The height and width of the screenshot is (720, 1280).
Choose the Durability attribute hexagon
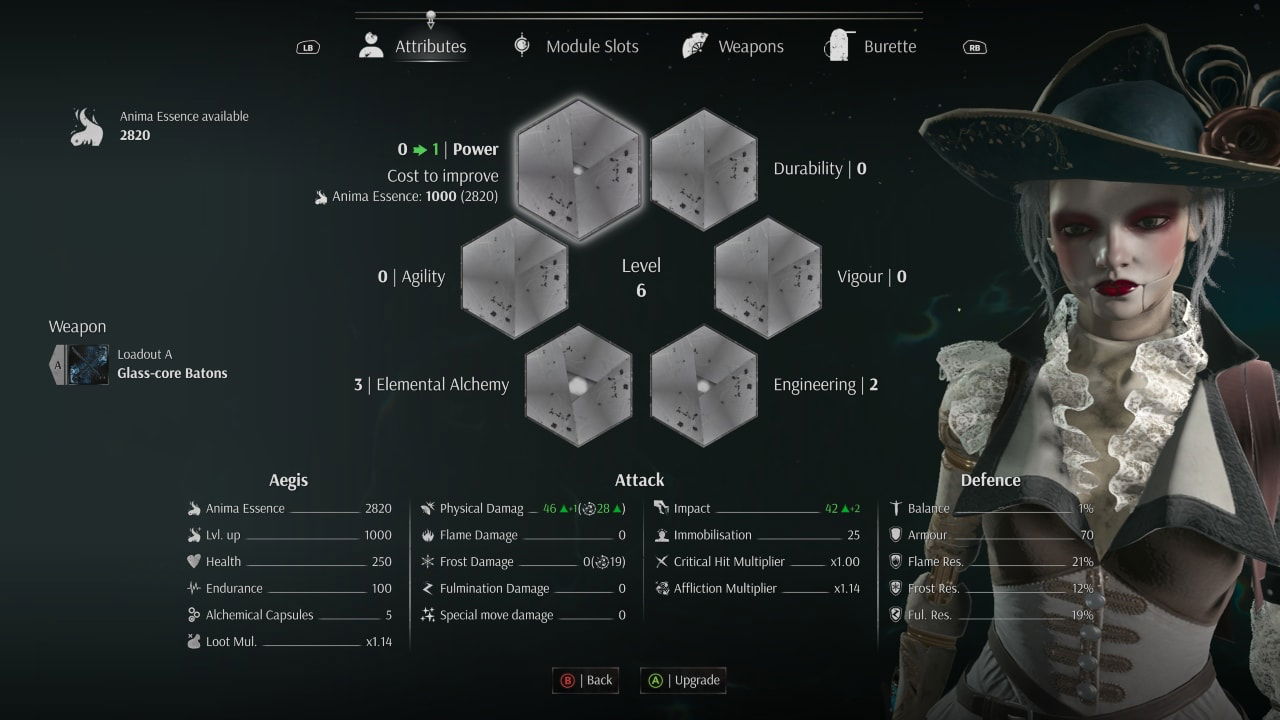[704, 169]
